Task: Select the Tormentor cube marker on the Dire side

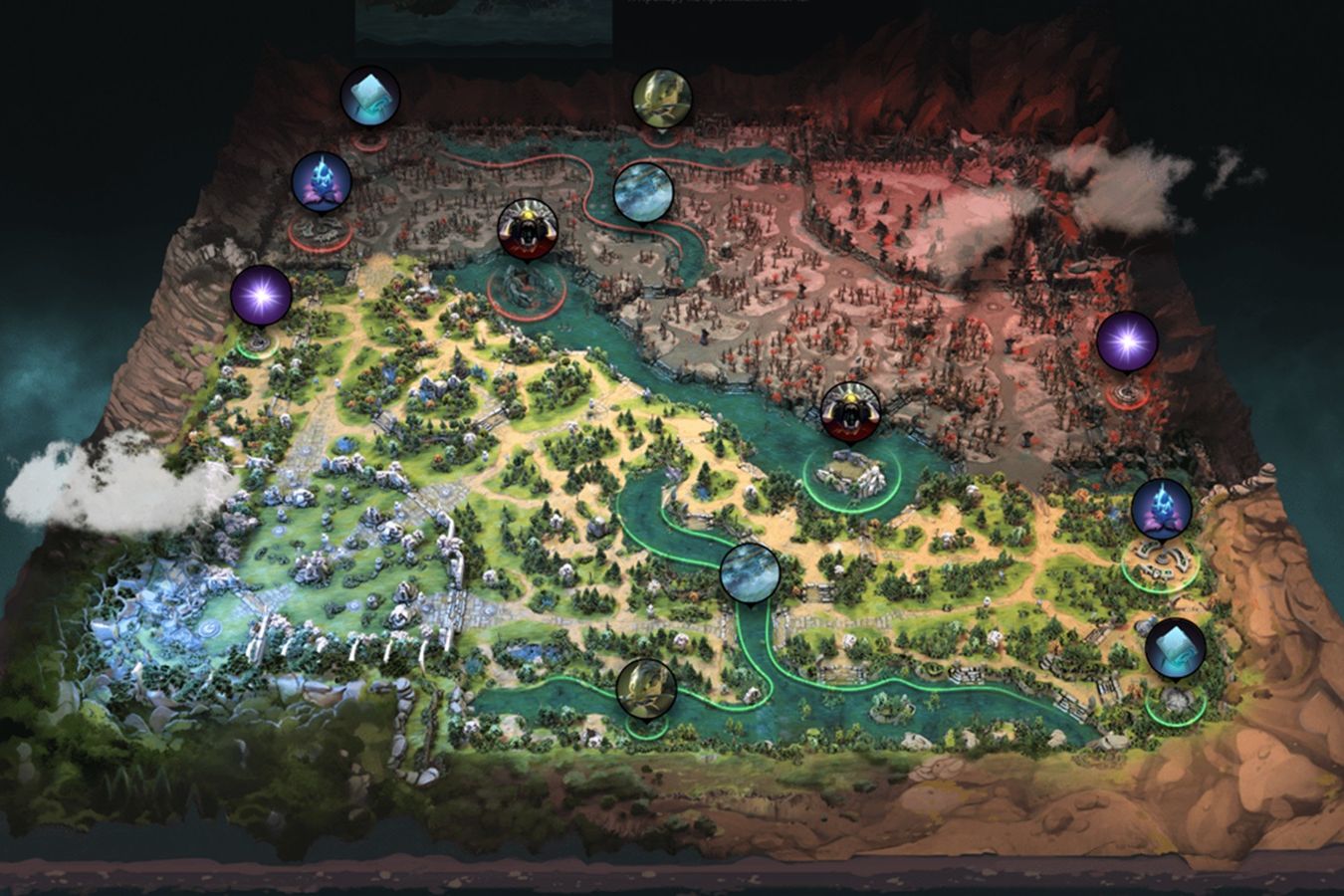Action: pos(369,96)
